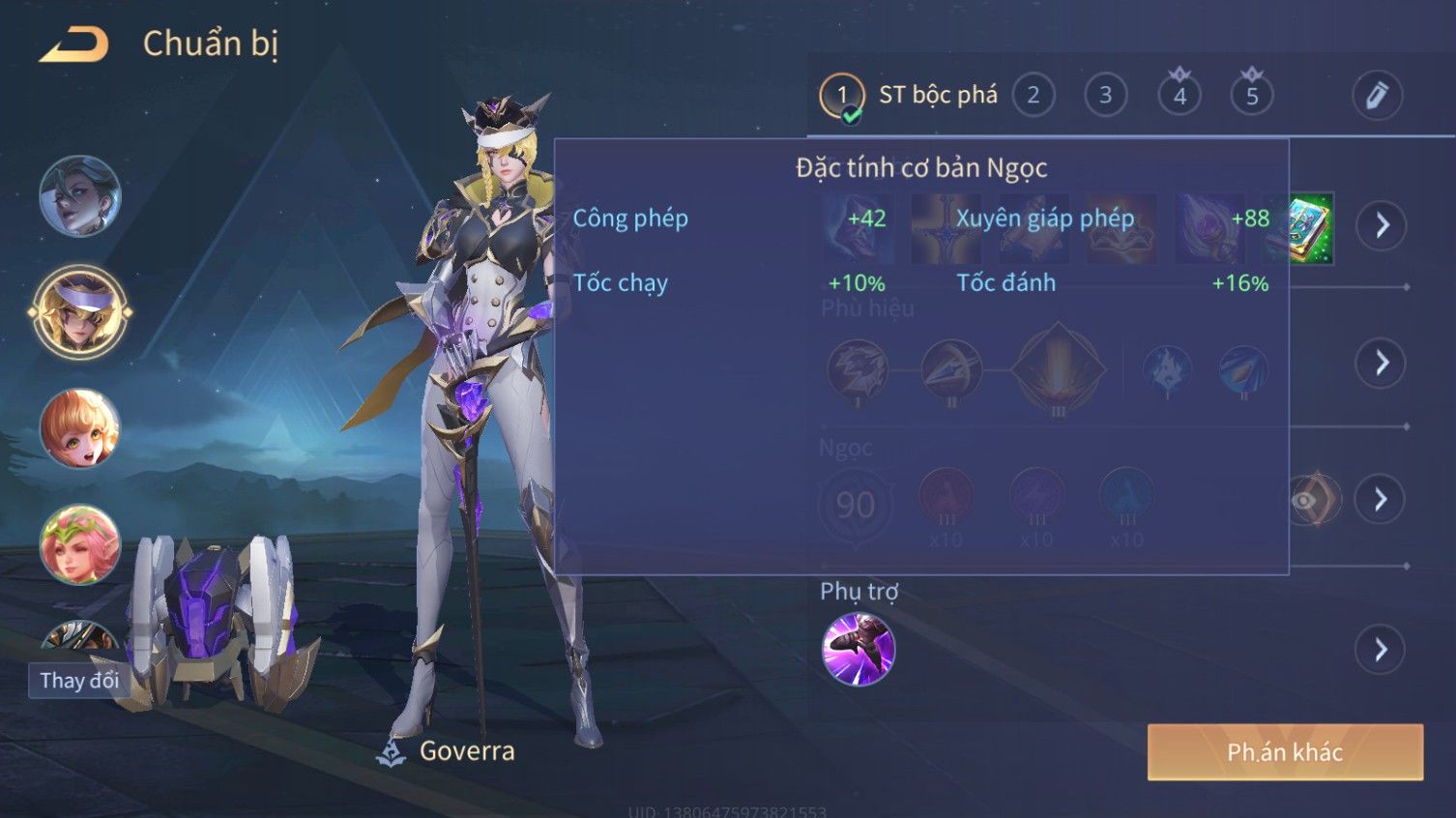
Task: Select the green-haired hero portrait
Action: click(x=80, y=196)
